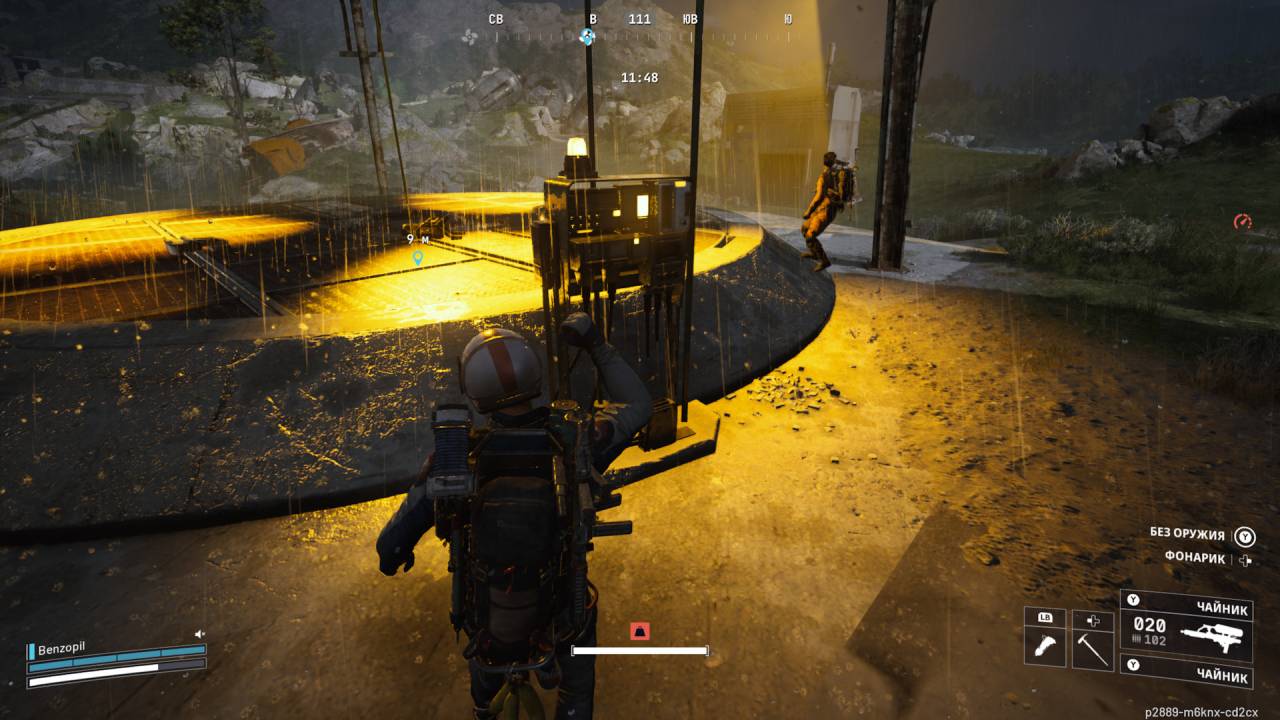Click the fan-shaped icon on the compass

(469, 37)
